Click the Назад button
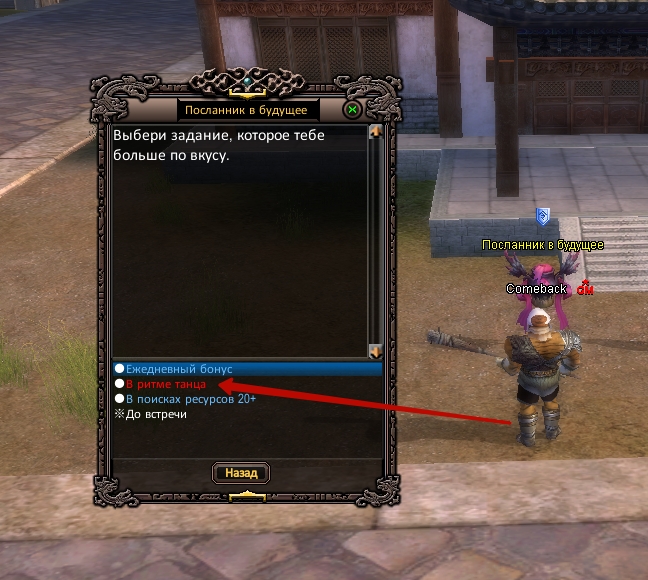 tap(241, 473)
